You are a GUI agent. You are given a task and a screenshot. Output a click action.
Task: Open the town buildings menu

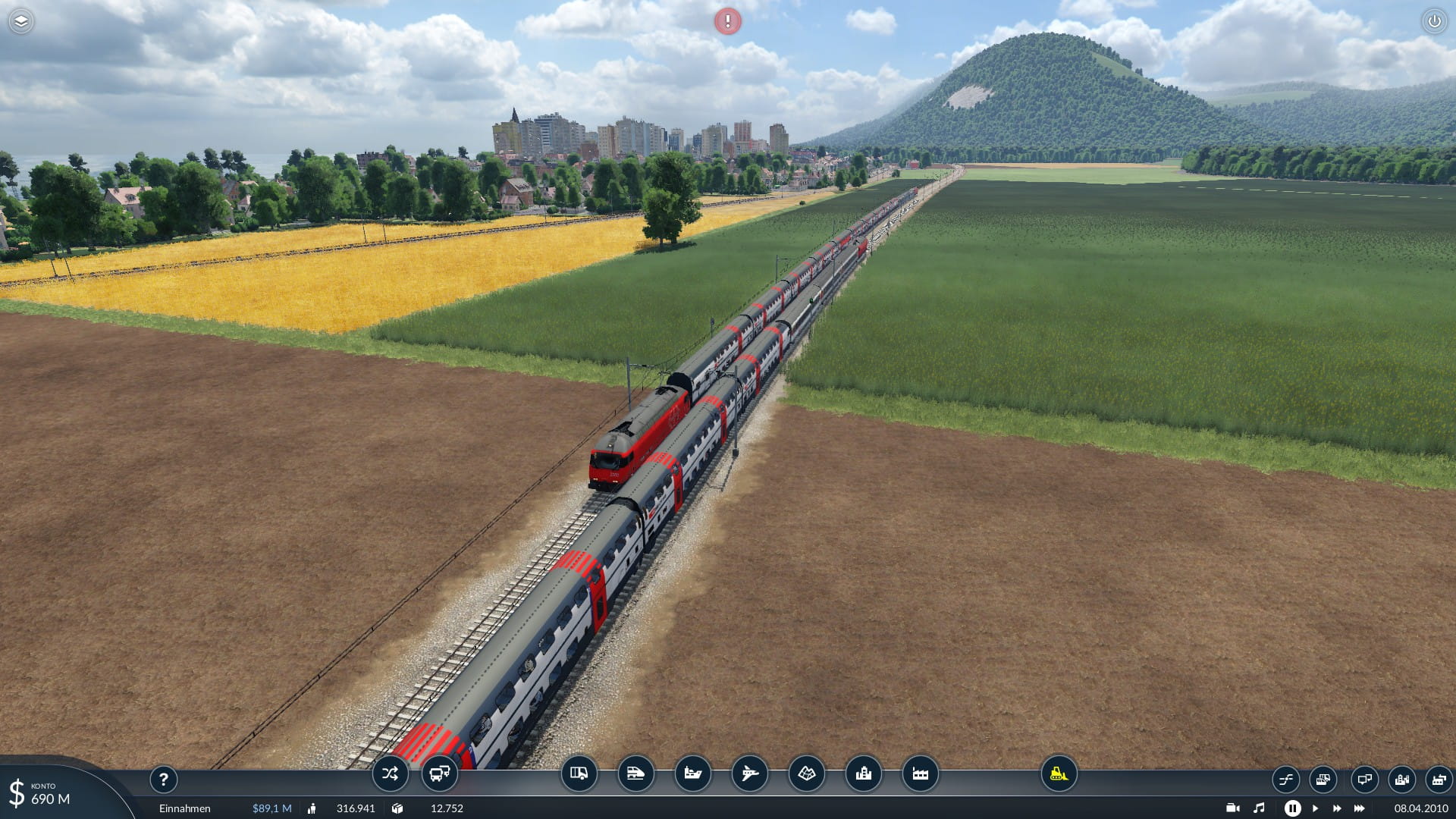(x=863, y=773)
